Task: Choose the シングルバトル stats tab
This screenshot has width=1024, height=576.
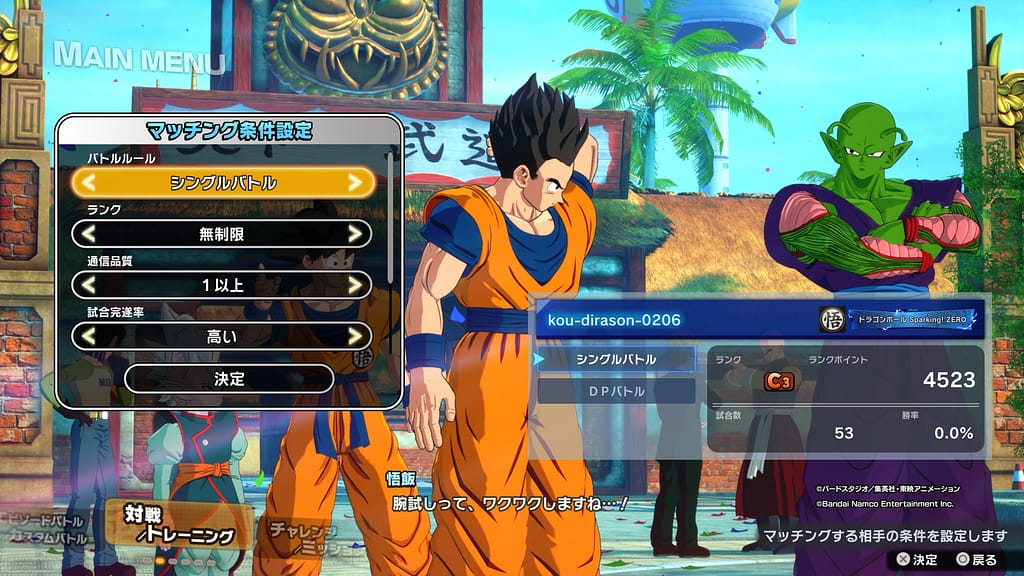Action: [616, 358]
